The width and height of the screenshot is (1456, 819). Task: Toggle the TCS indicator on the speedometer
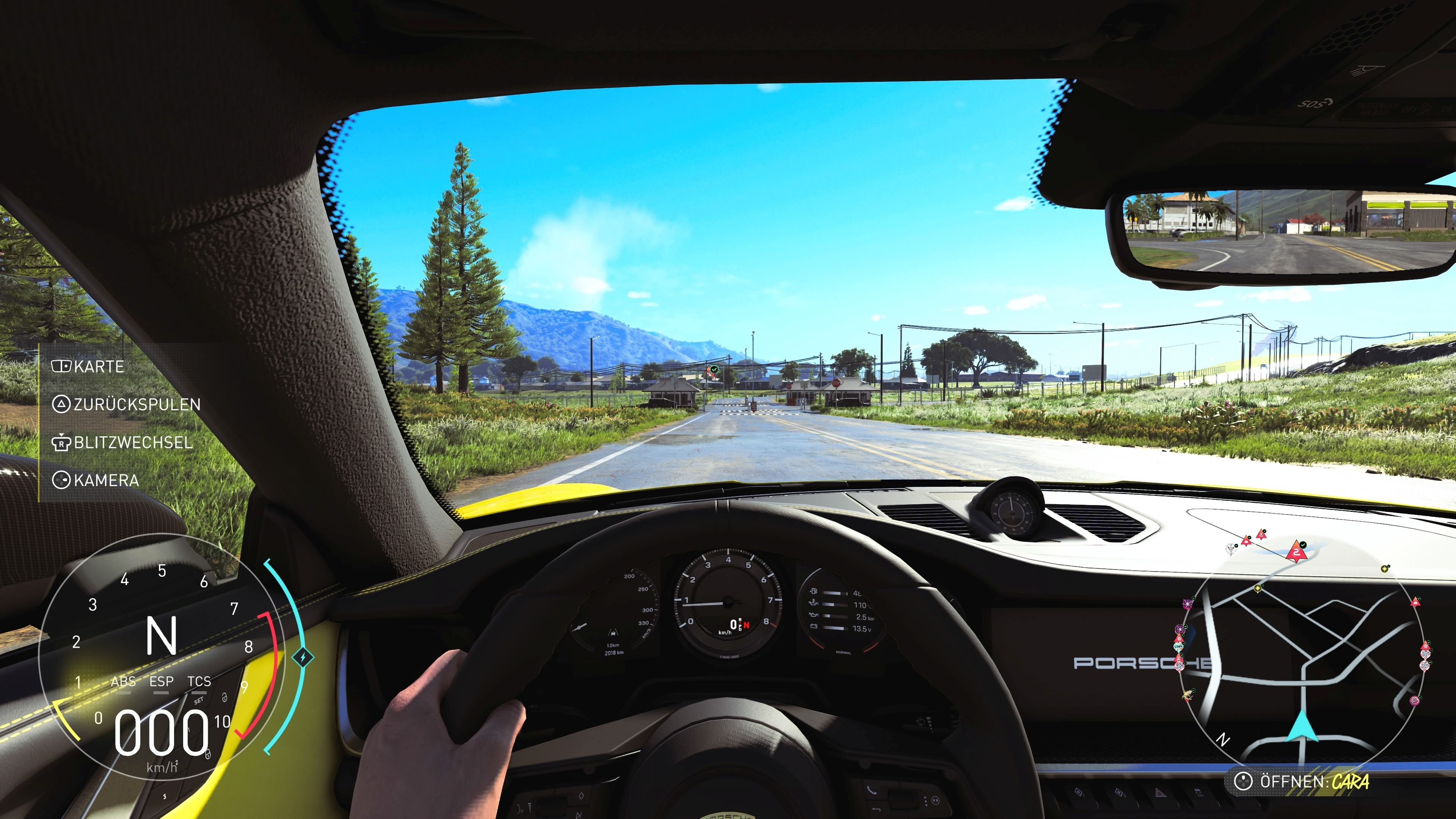pos(199,682)
